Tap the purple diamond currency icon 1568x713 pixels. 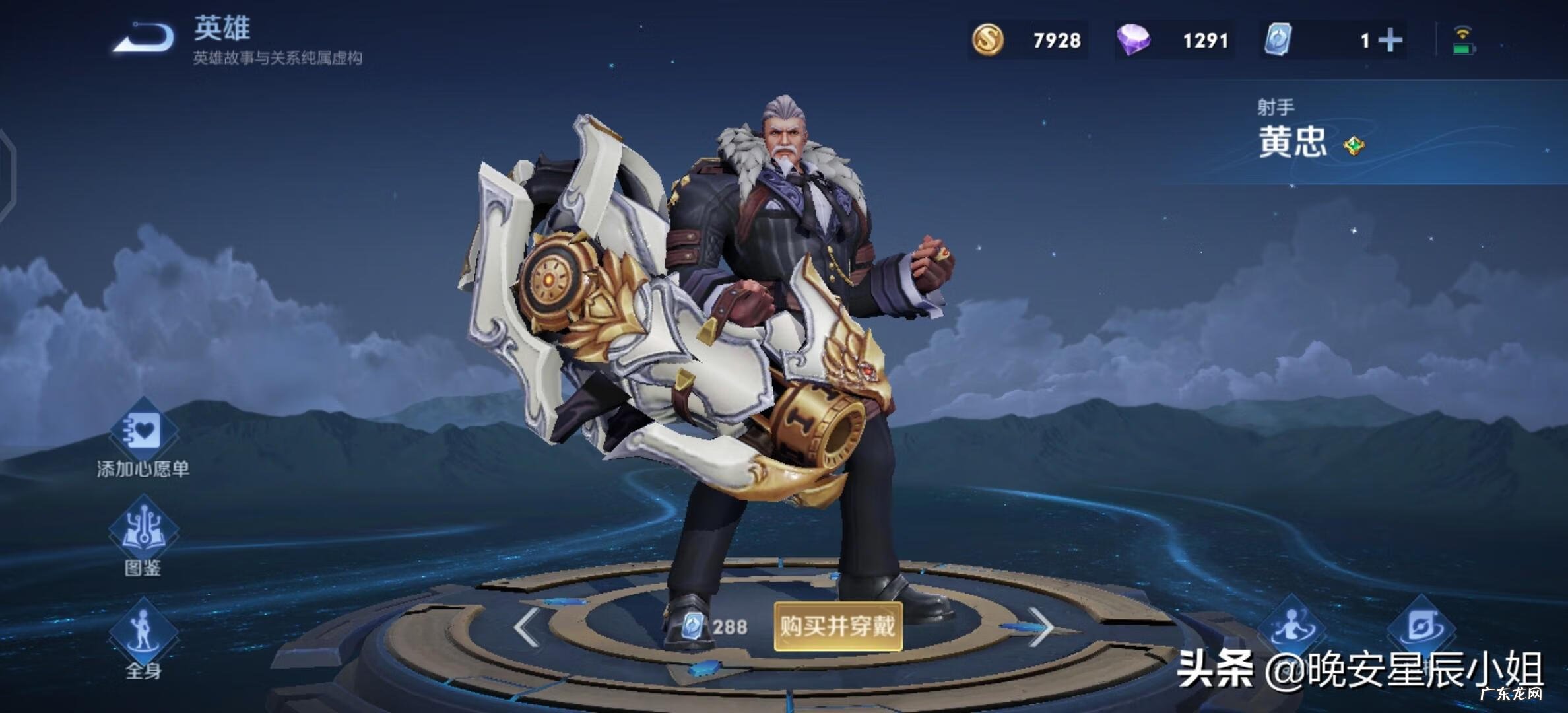pyautogui.click(x=1133, y=40)
